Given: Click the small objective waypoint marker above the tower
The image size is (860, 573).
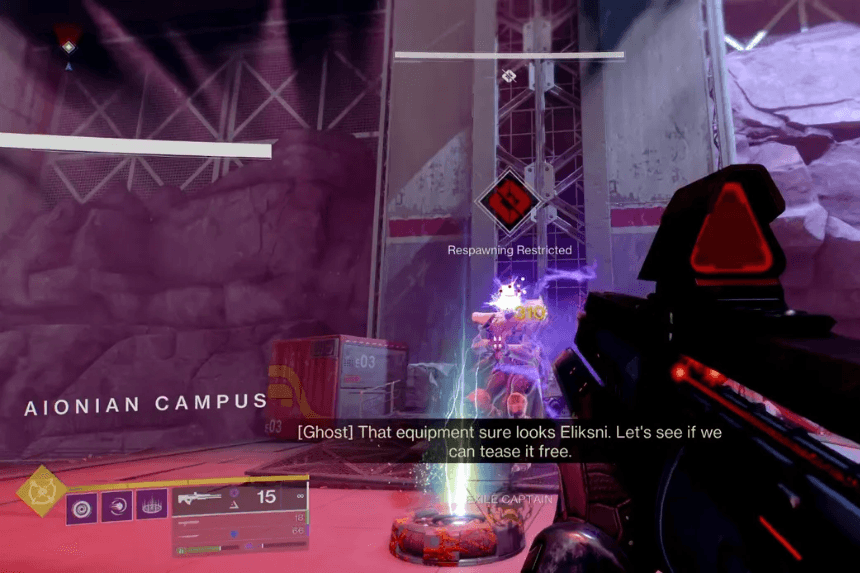Looking at the screenshot, I should coord(508,75).
